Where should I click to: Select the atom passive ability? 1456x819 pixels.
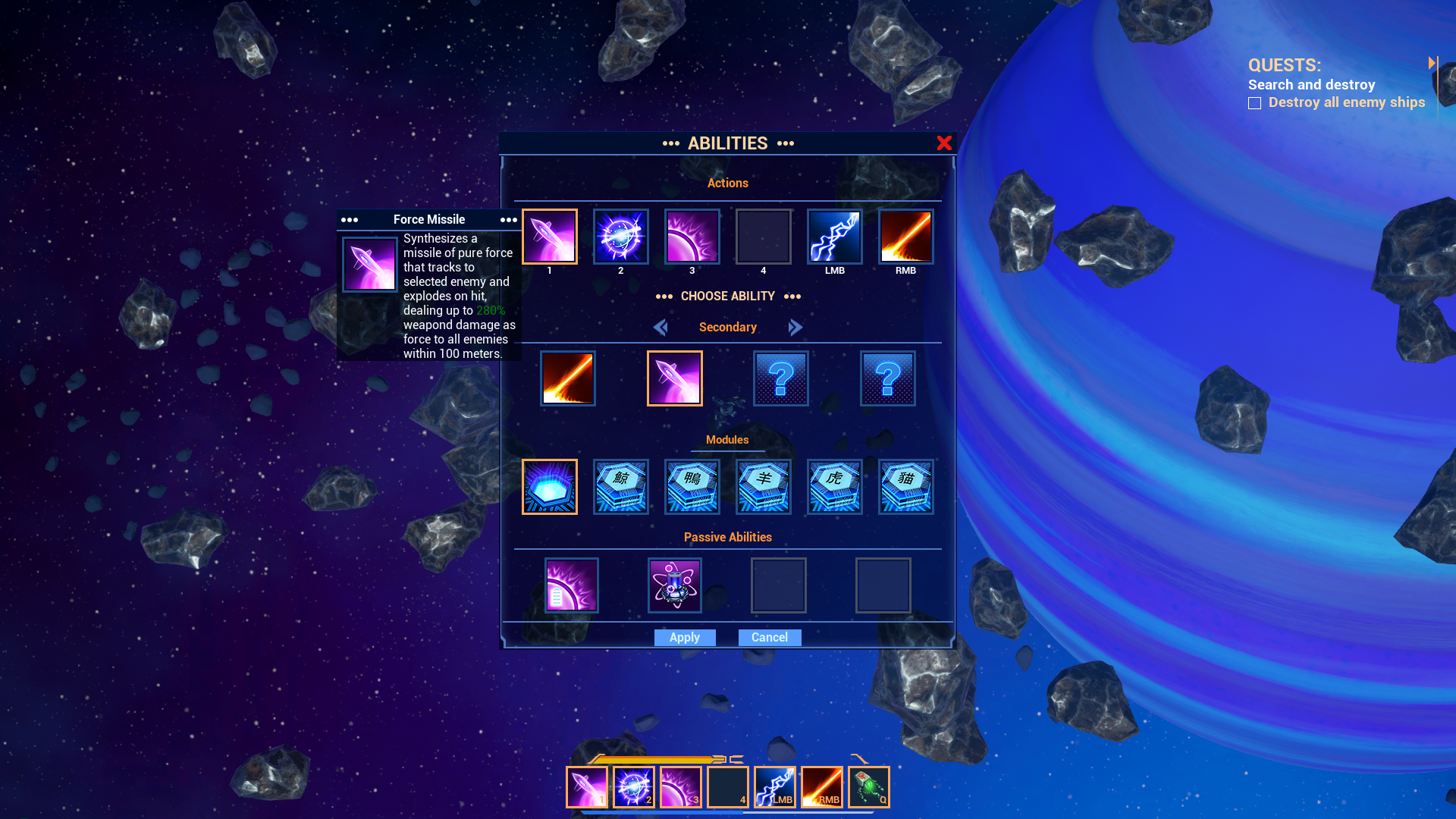[x=674, y=585]
